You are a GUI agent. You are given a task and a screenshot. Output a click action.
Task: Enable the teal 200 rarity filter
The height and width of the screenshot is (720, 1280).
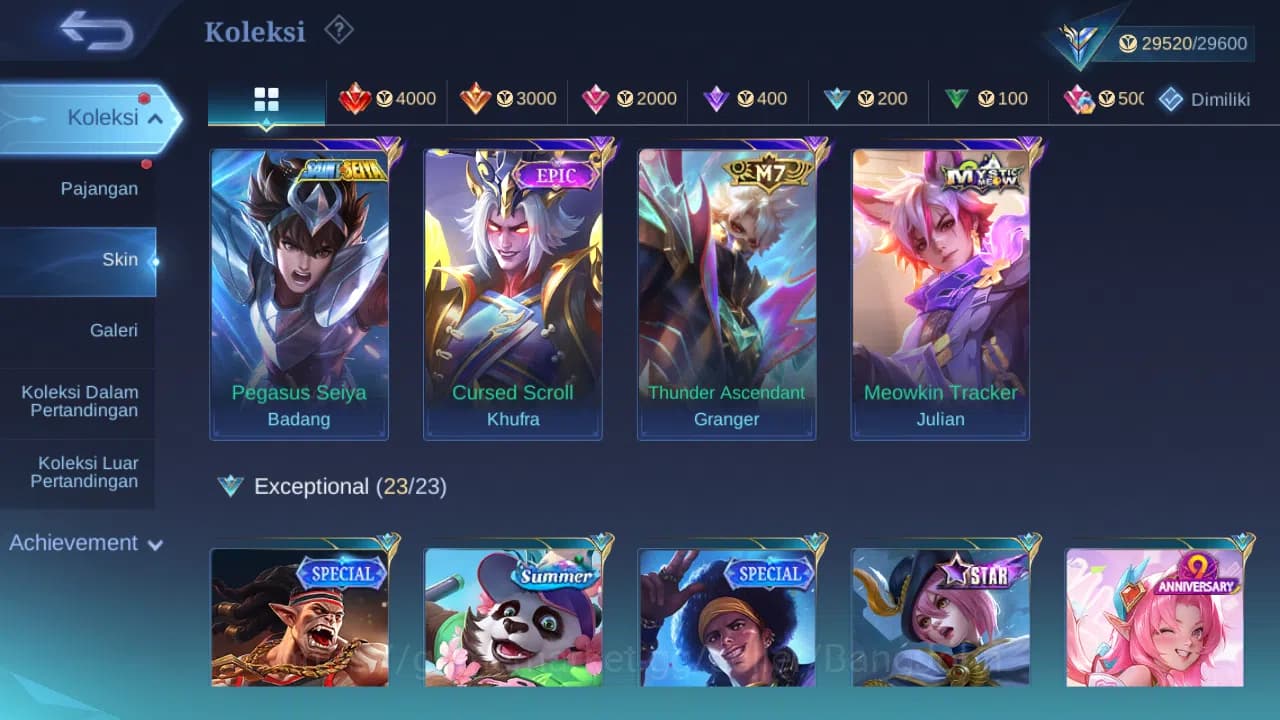click(838, 99)
